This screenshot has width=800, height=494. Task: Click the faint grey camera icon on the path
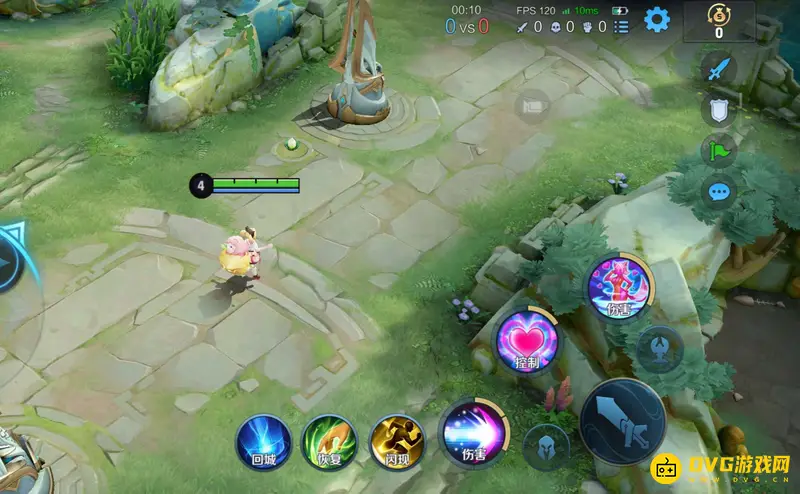coord(531,105)
